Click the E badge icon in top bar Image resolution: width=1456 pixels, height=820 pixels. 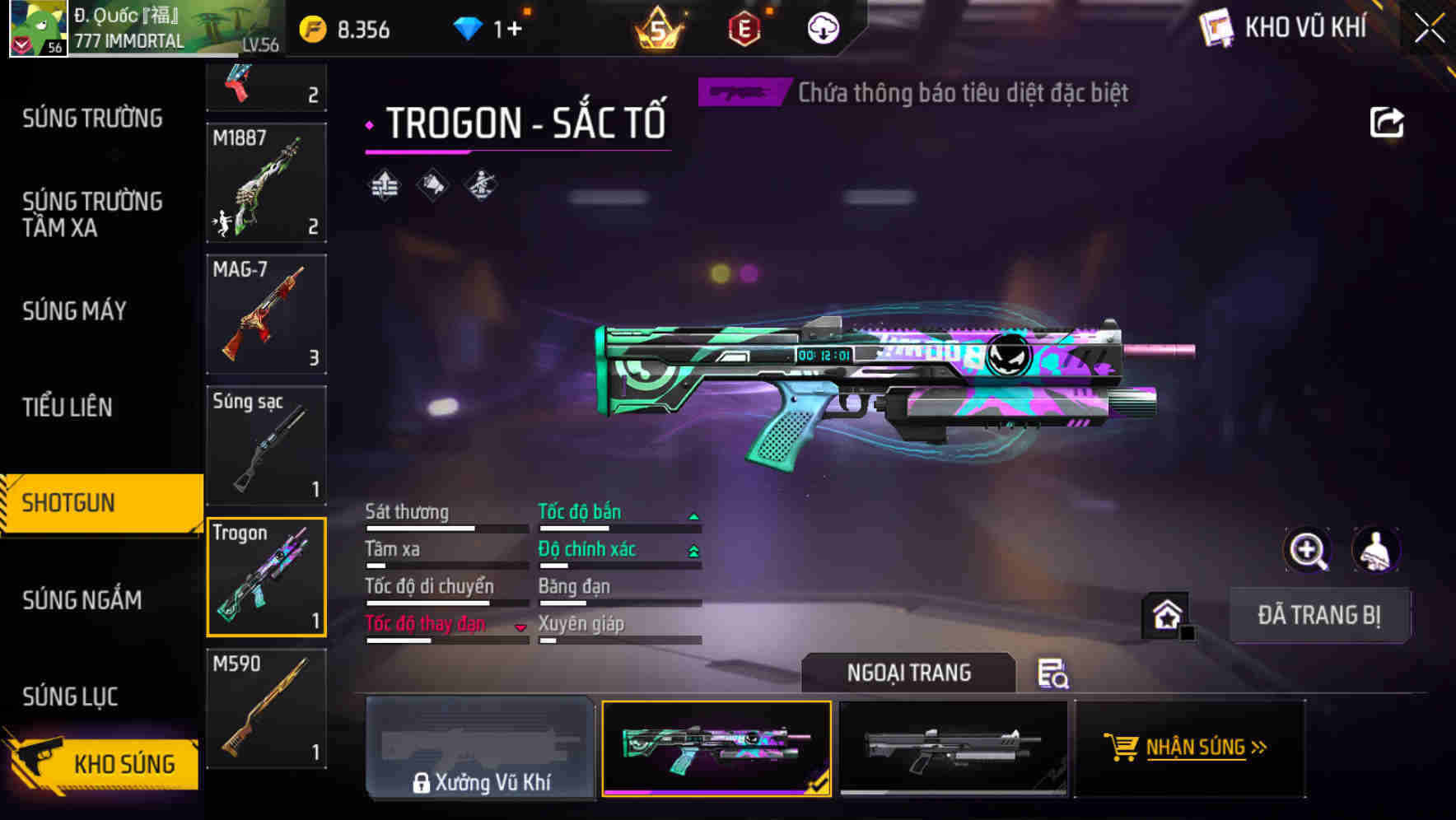pyautogui.click(x=743, y=27)
